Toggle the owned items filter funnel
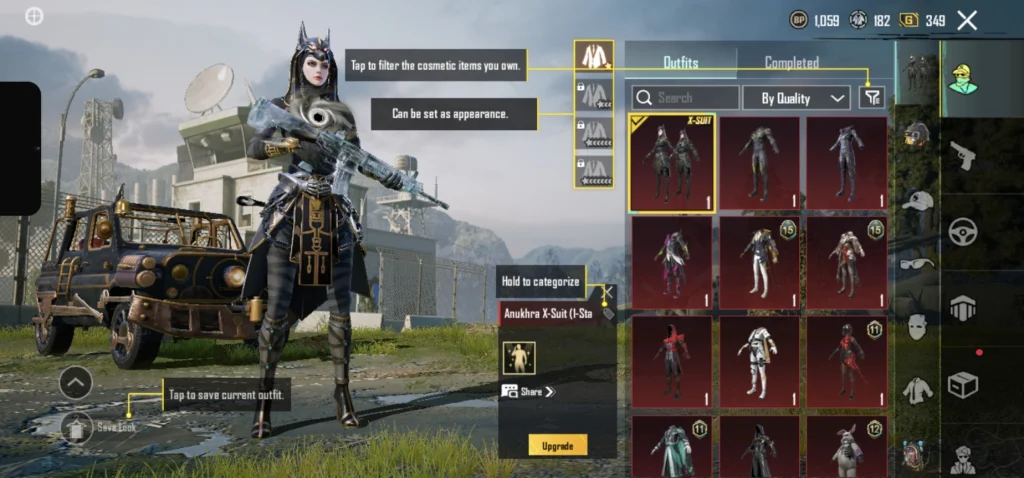The height and width of the screenshot is (478, 1024). (872, 97)
